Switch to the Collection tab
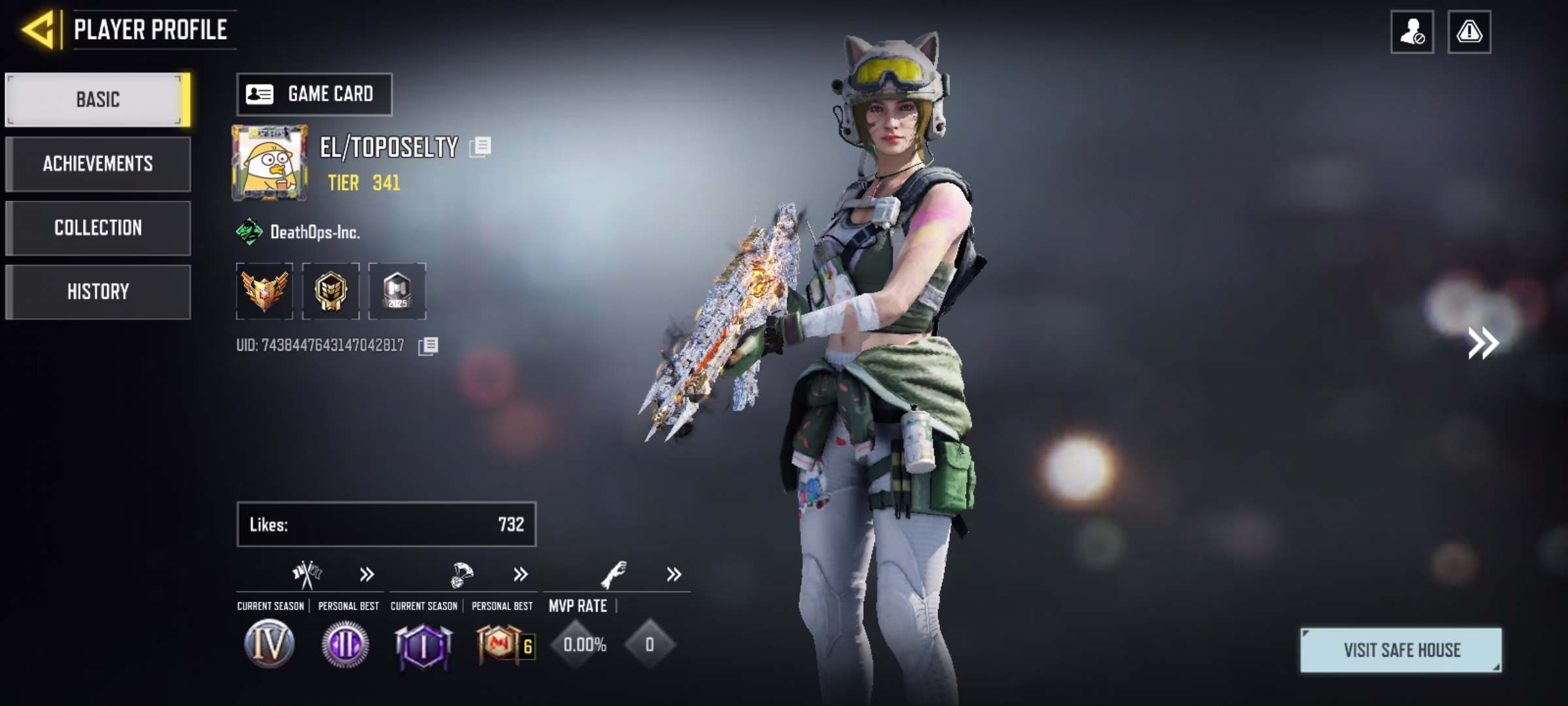 point(98,227)
